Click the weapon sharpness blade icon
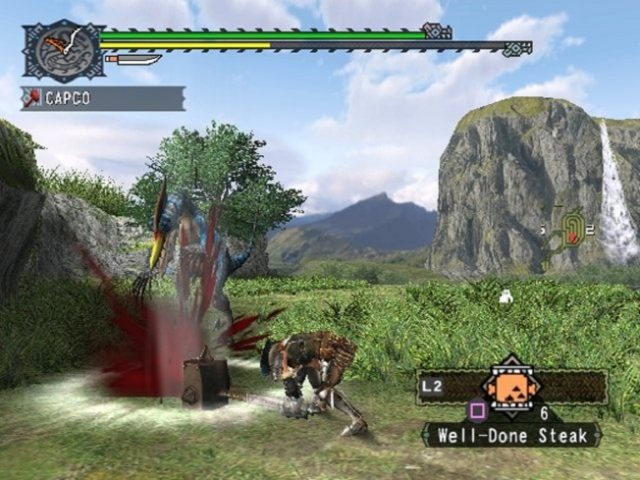The width and height of the screenshot is (640, 480). [x=133, y=60]
